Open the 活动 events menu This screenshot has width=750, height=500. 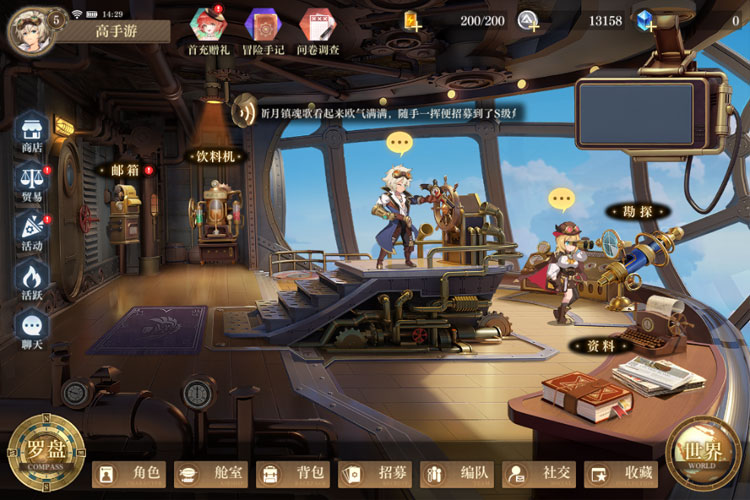[32, 230]
